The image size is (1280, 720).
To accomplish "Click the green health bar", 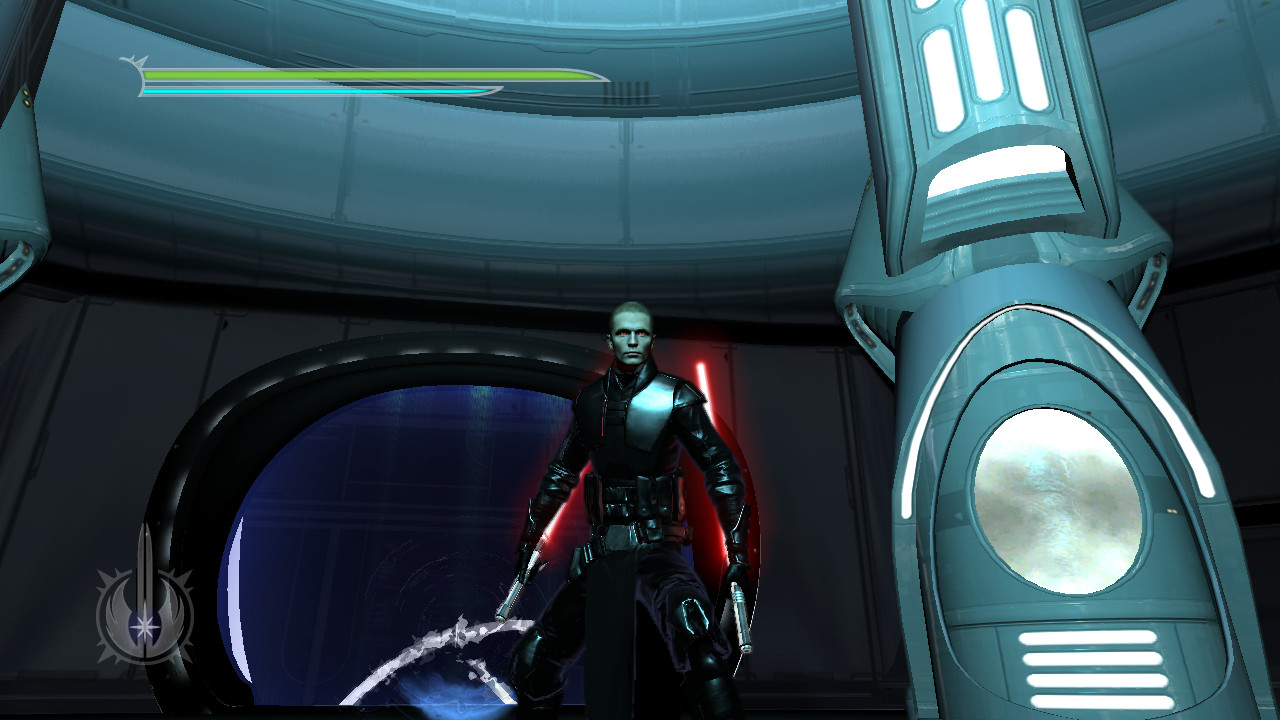I will [350, 73].
